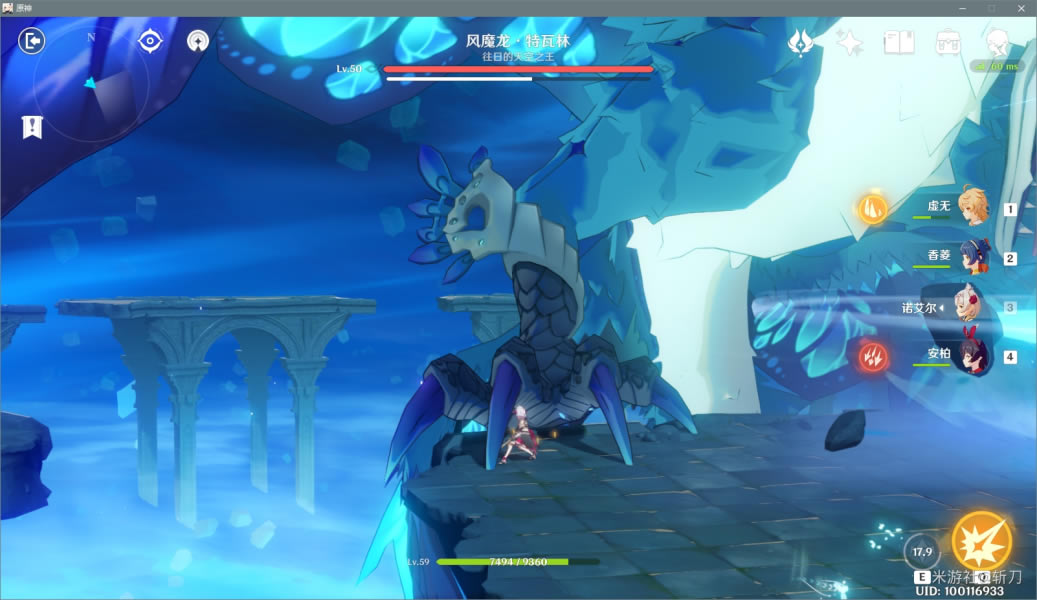
Task: Click the glowing yellow burst icon beside 虚无
Action: point(871,208)
